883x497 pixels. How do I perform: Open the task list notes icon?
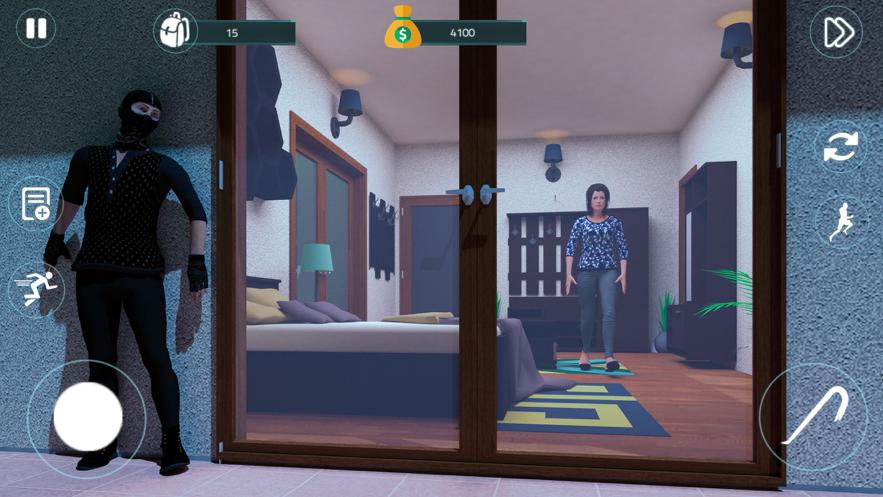35,204
